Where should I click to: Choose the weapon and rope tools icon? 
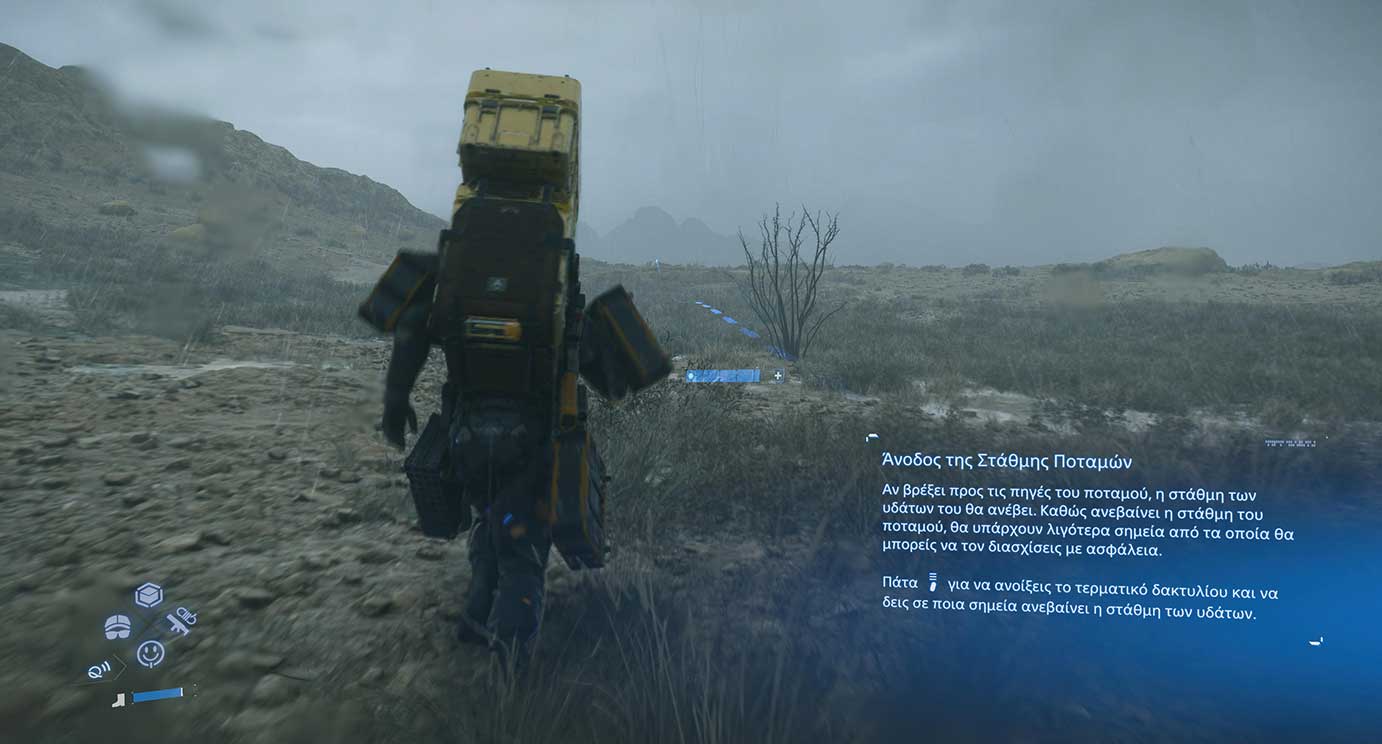[x=181, y=621]
